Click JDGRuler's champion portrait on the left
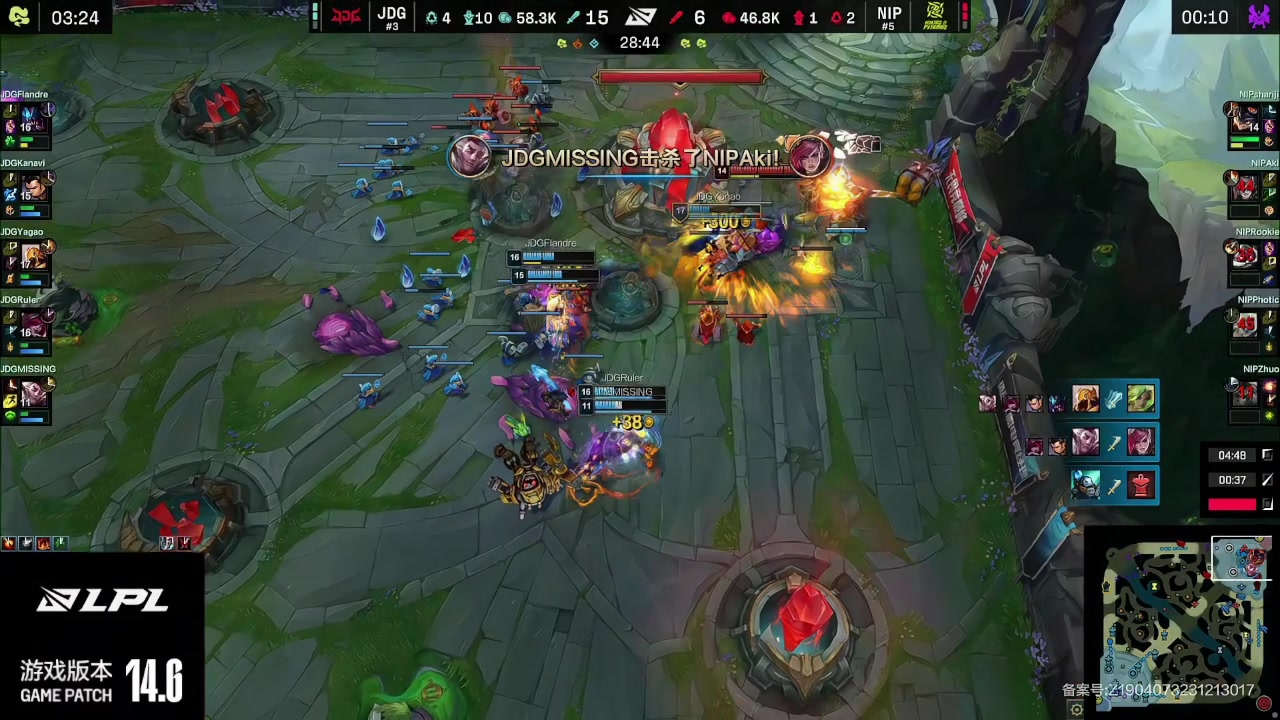The width and height of the screenshot is (1280, 720). 32,325
